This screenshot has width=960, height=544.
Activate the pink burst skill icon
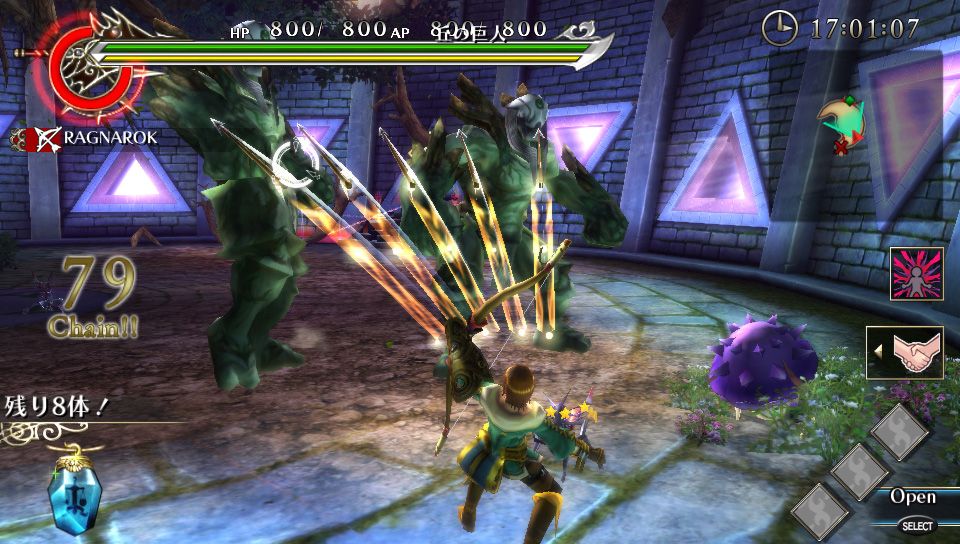pyautogui.click(x=917, y=275)
